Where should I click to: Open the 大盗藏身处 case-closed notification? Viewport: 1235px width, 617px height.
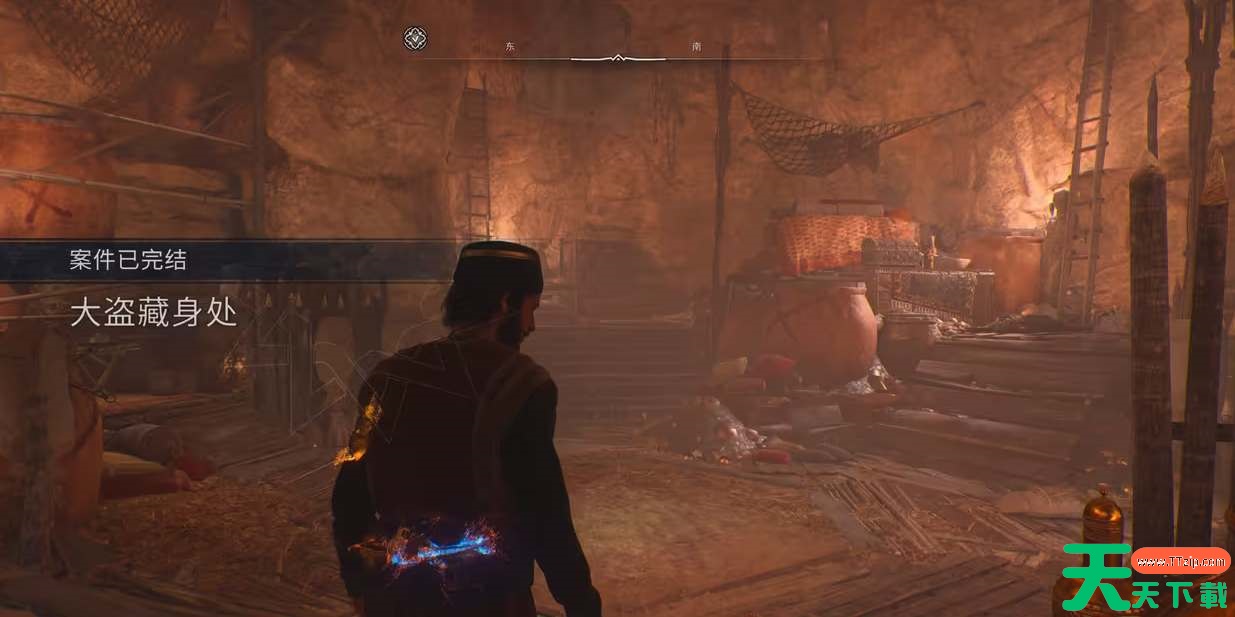tap(154, 313)
